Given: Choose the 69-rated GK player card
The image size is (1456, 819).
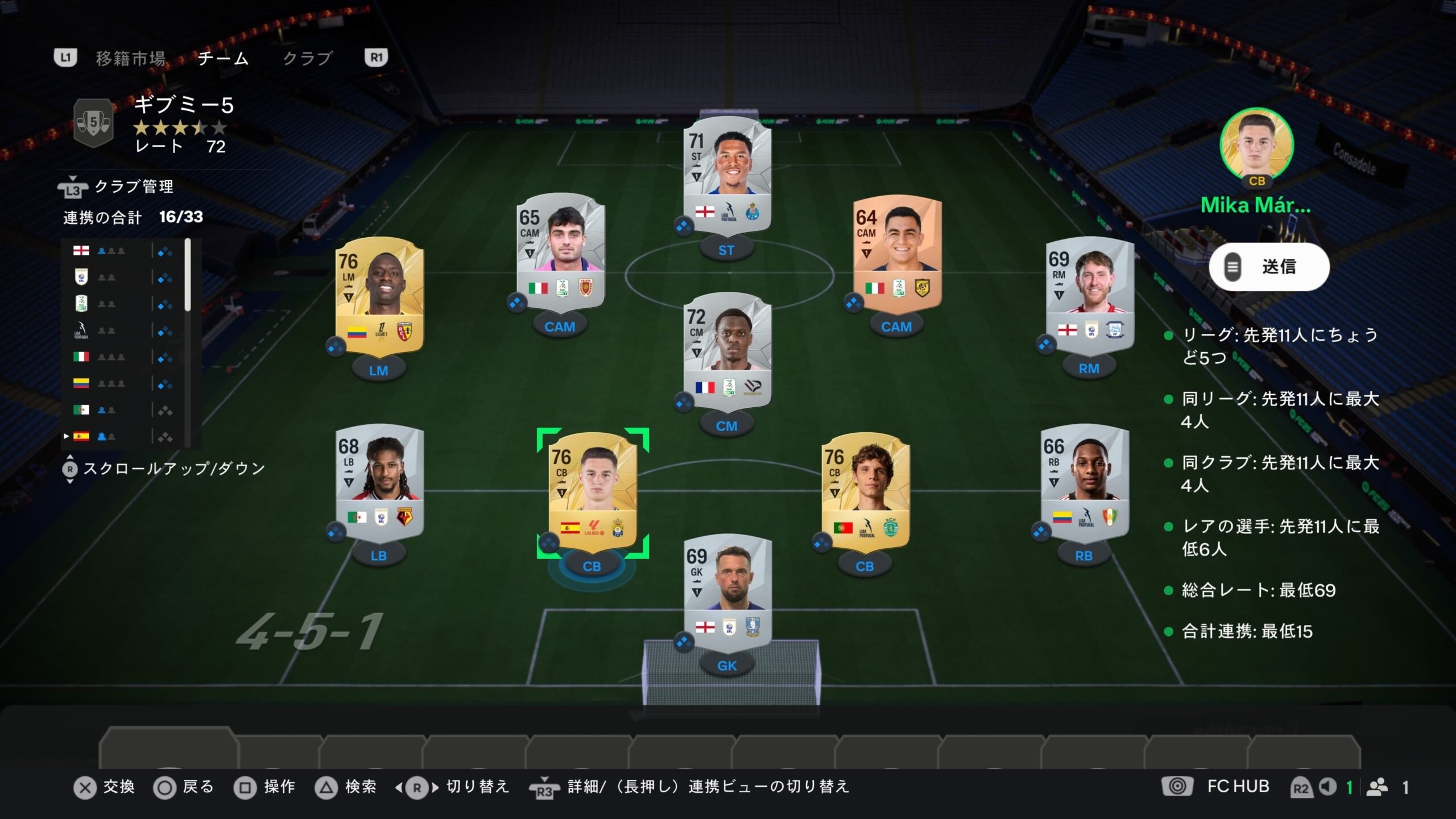Looking at the screenshot, I should pos(727,590).
